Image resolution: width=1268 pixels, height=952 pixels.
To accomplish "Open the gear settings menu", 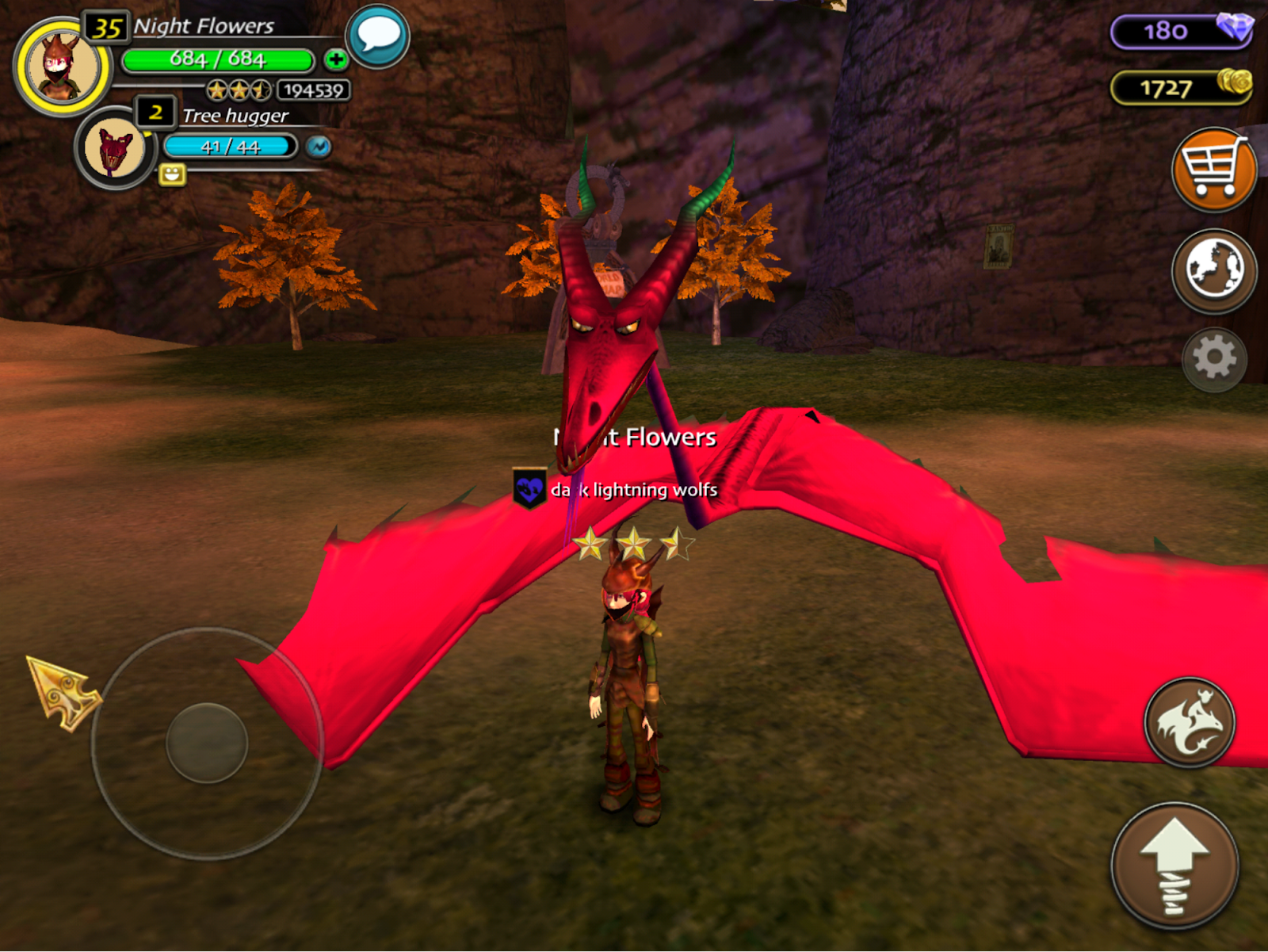I will [x=1214, y=359].
